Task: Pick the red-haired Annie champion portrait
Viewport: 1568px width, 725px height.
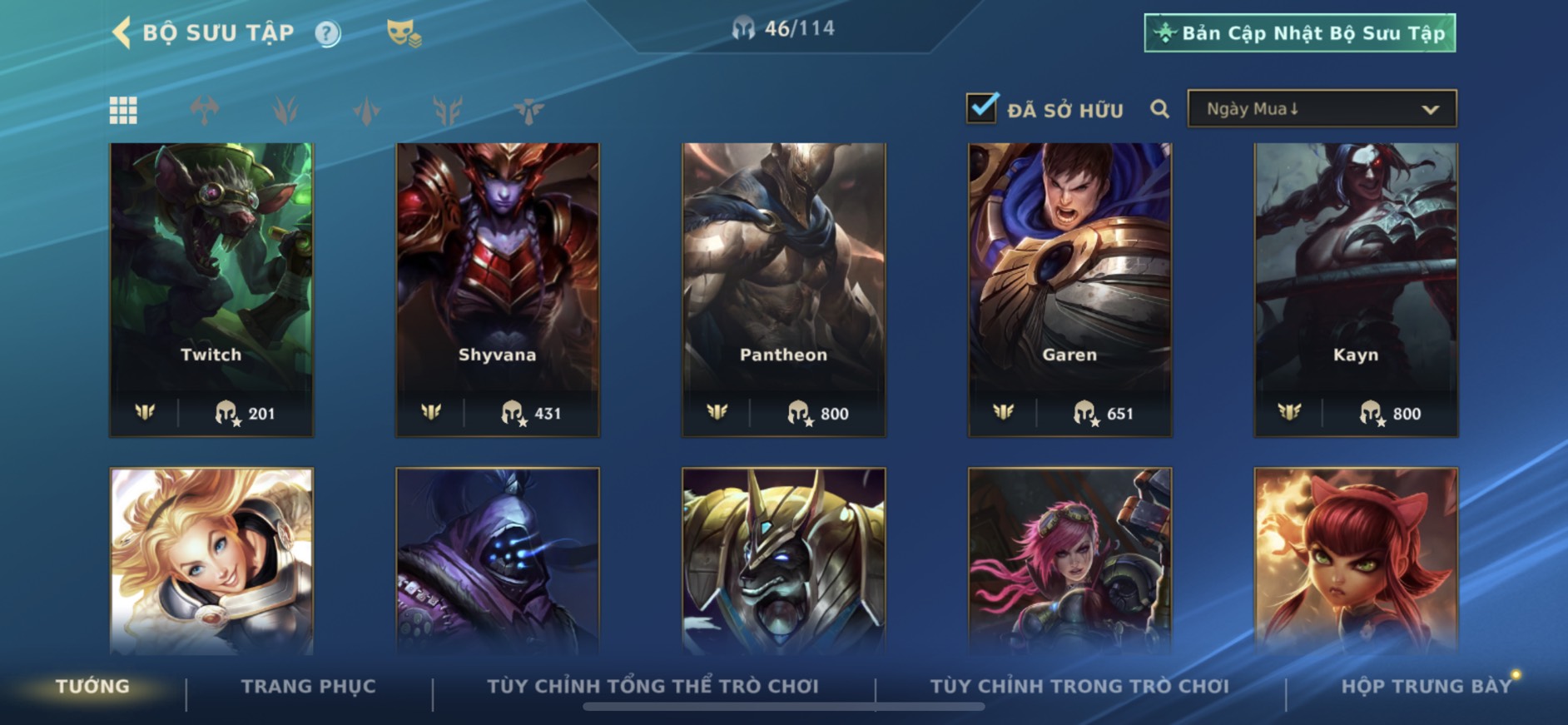Action: (1356, 559)
